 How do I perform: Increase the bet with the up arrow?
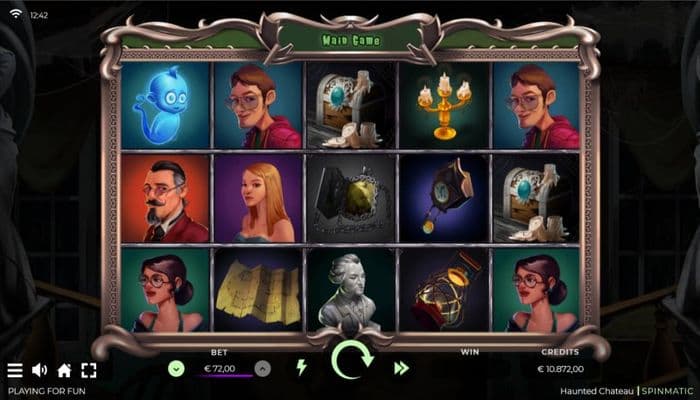[x=262, y=368]
